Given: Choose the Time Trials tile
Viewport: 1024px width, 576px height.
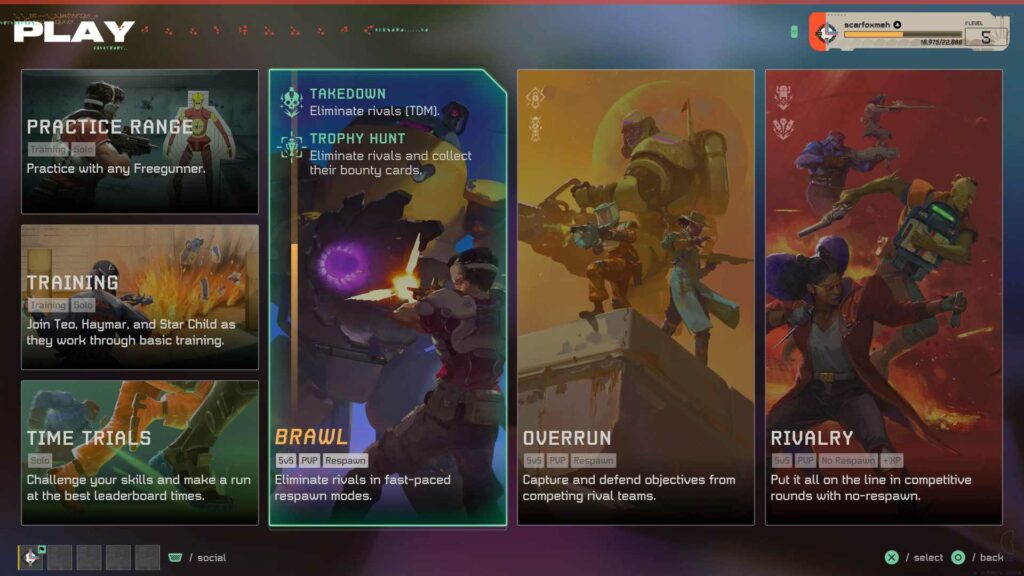Looking at the screenshot, I should pos(140,452).
